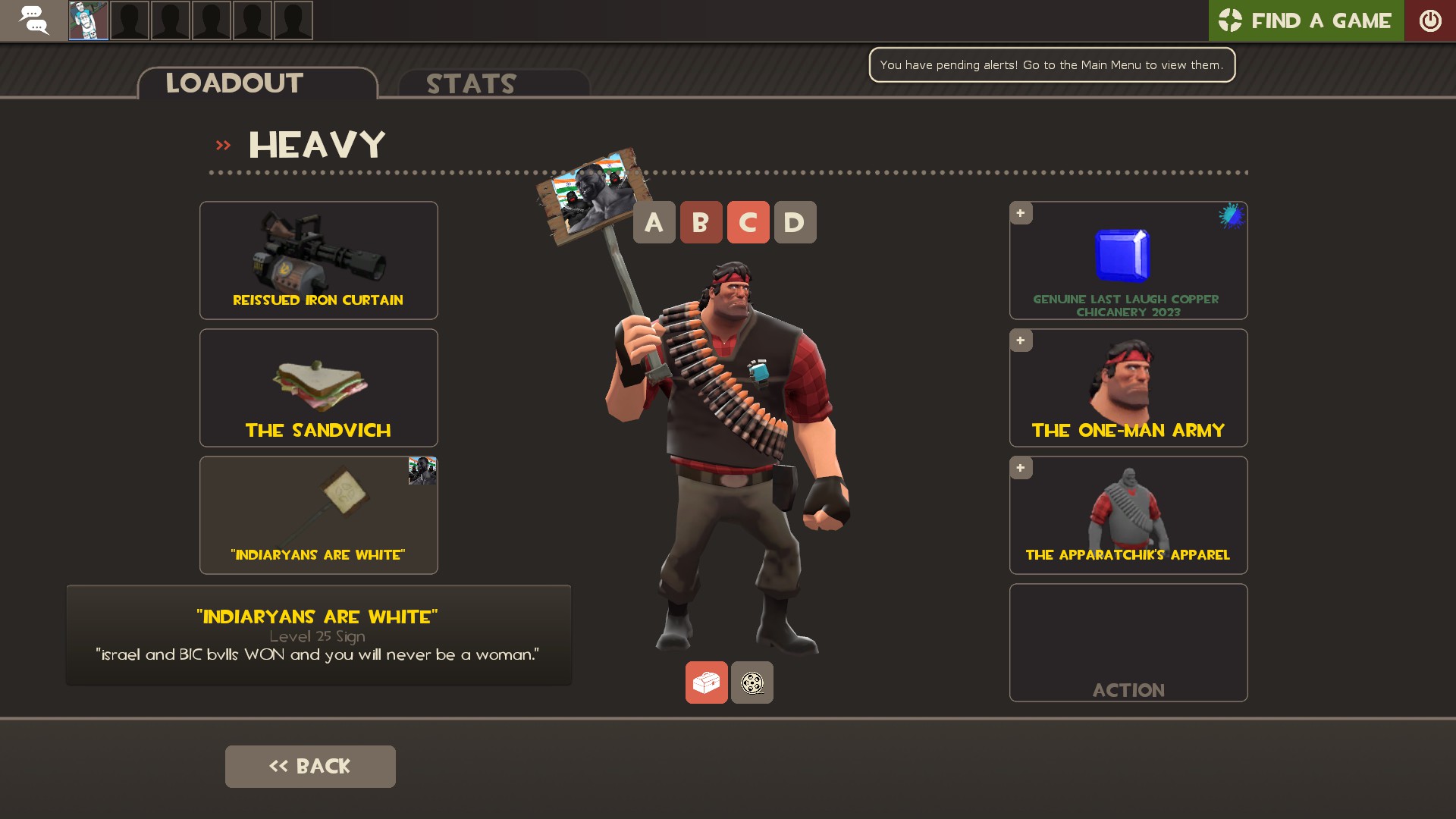
Task: Open the Find a Game menu
Action: [x=1305, y=20]
